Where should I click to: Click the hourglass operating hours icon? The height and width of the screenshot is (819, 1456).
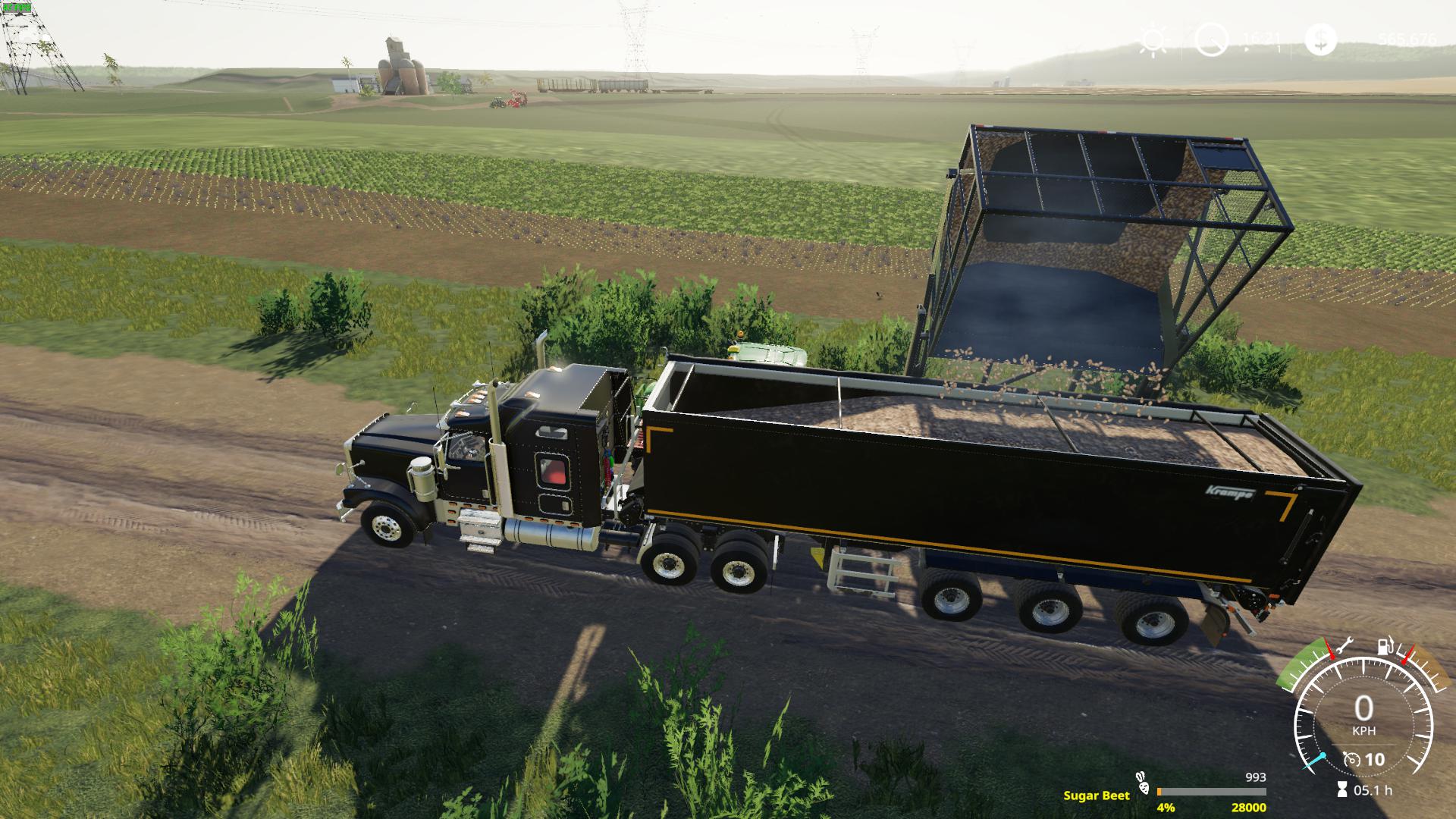pyautogui.click(x=1341, y=789)
